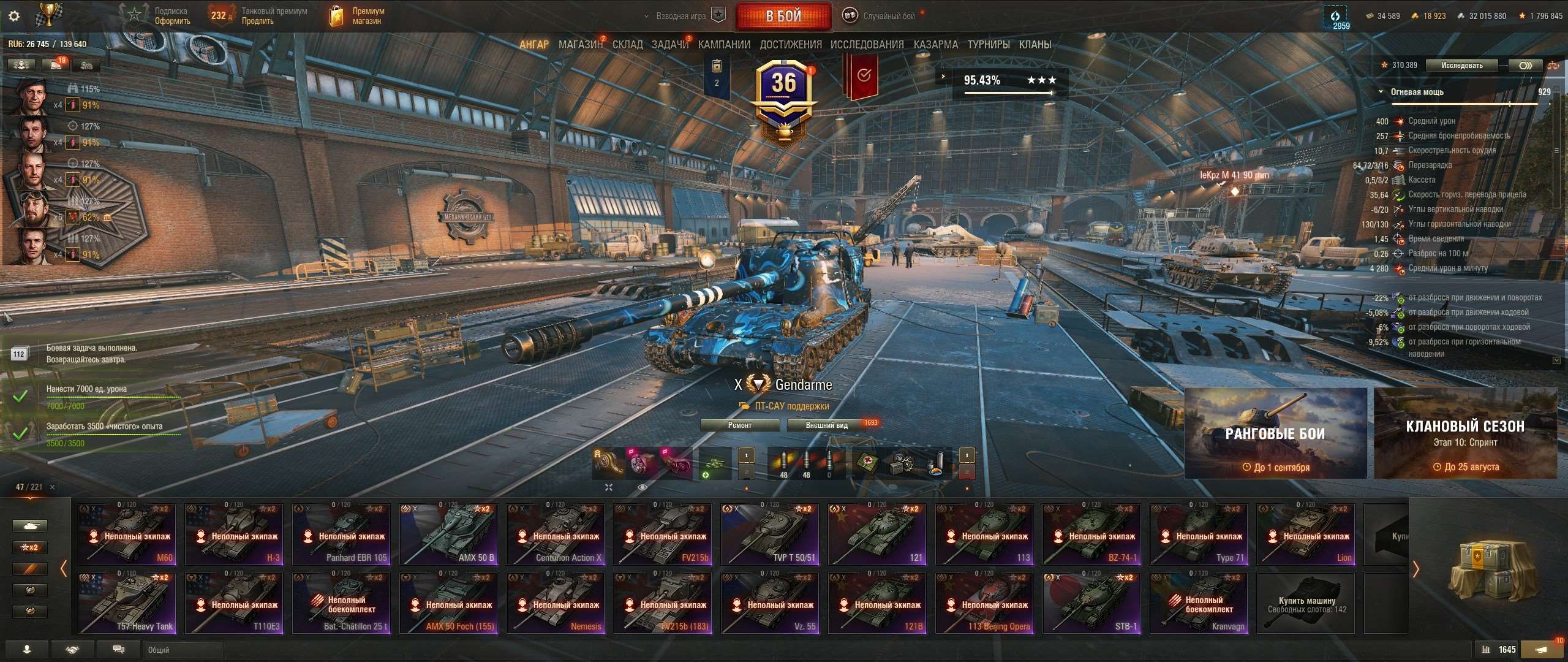Show the КЛАНЫ tab
Image resolution: width=1568 pixels, height=662 pixels.
1035,45
